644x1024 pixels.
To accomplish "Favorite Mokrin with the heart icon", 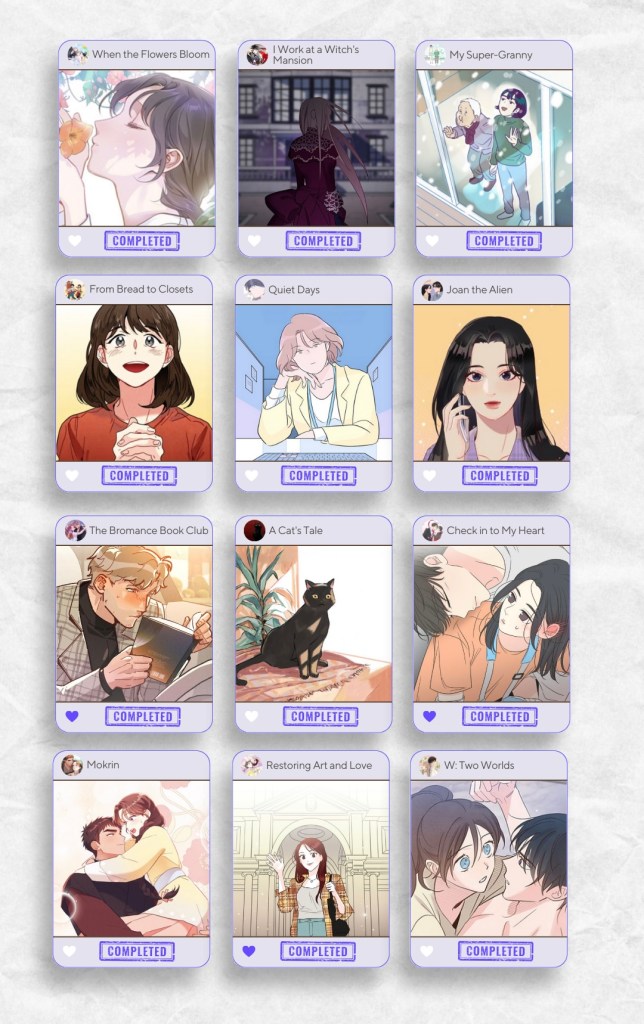I will click(x=70, y=951).
